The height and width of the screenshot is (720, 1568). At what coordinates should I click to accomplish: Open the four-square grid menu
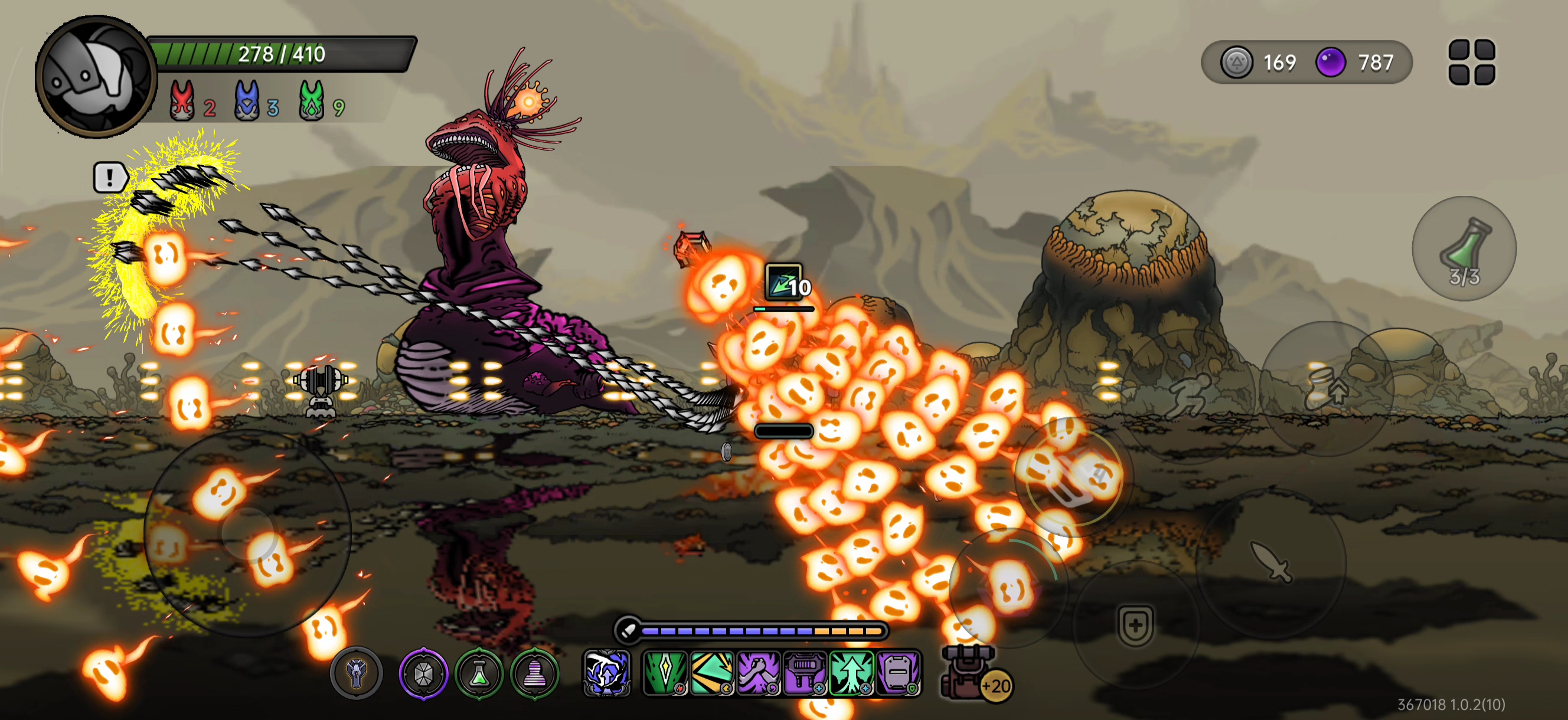(x=1471, y=62)
